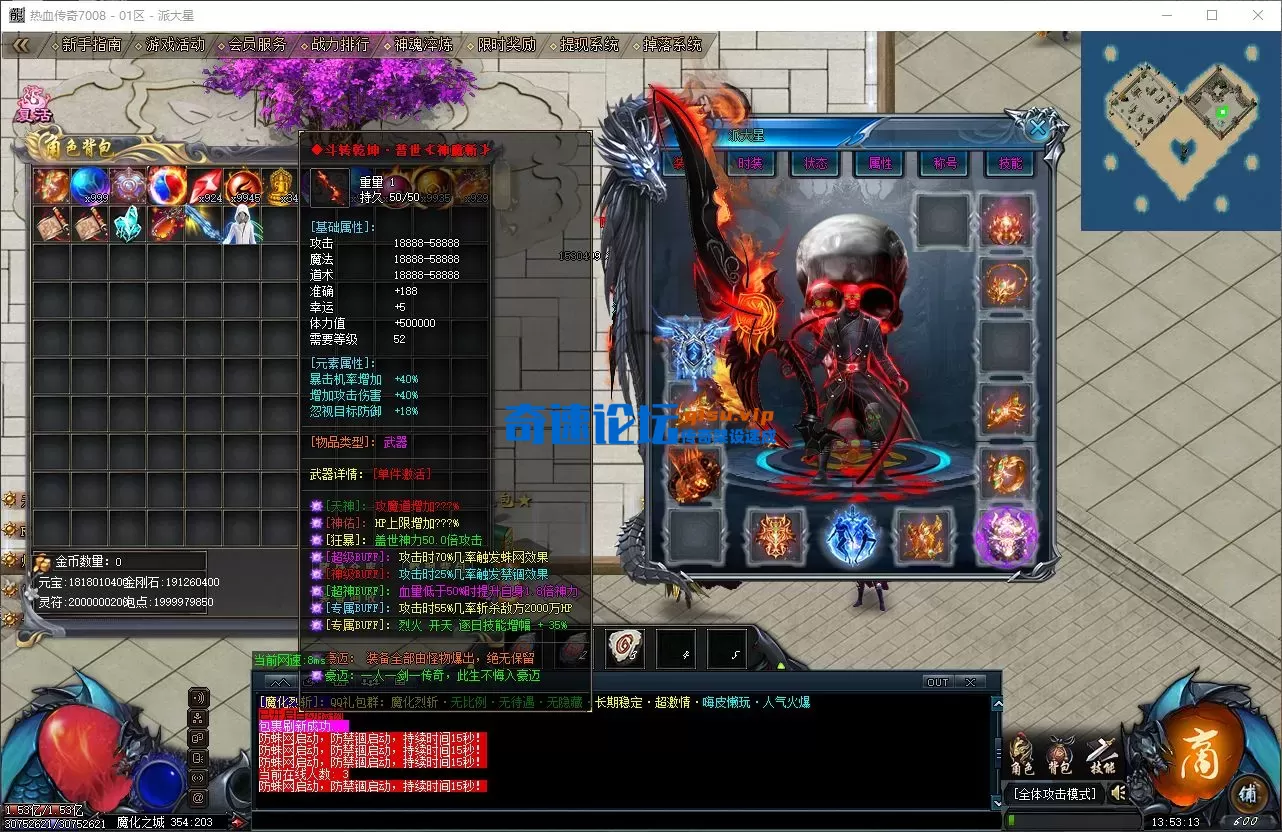Open the 提现系统 withdrawal system menu

[x=589, y=45]
